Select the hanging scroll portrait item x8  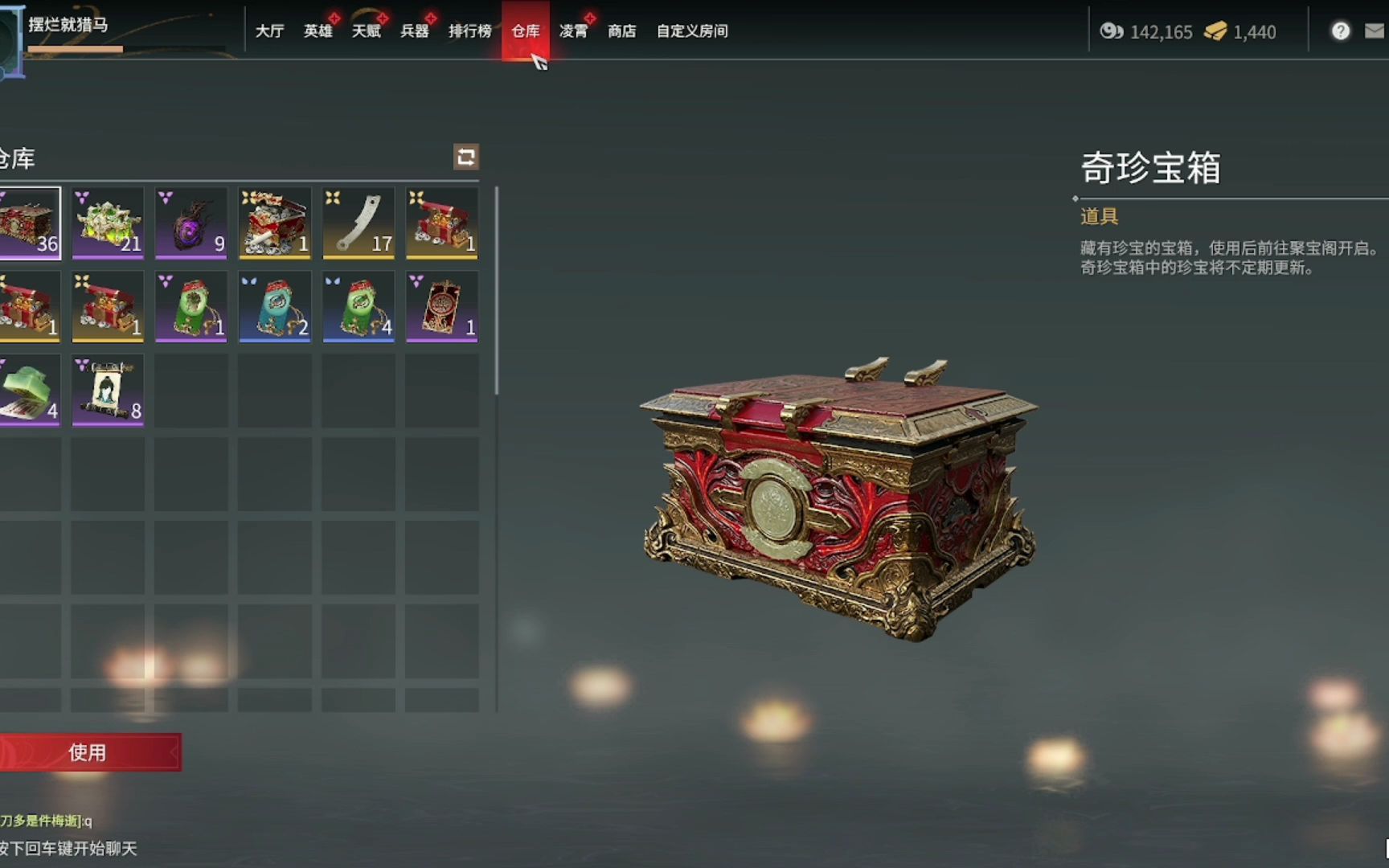[108, 389]
